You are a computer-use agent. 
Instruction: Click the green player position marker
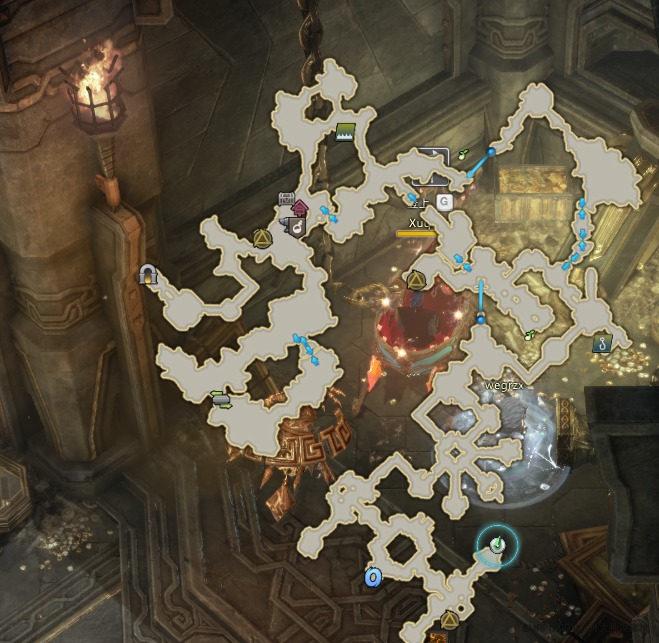click(496, 545)
